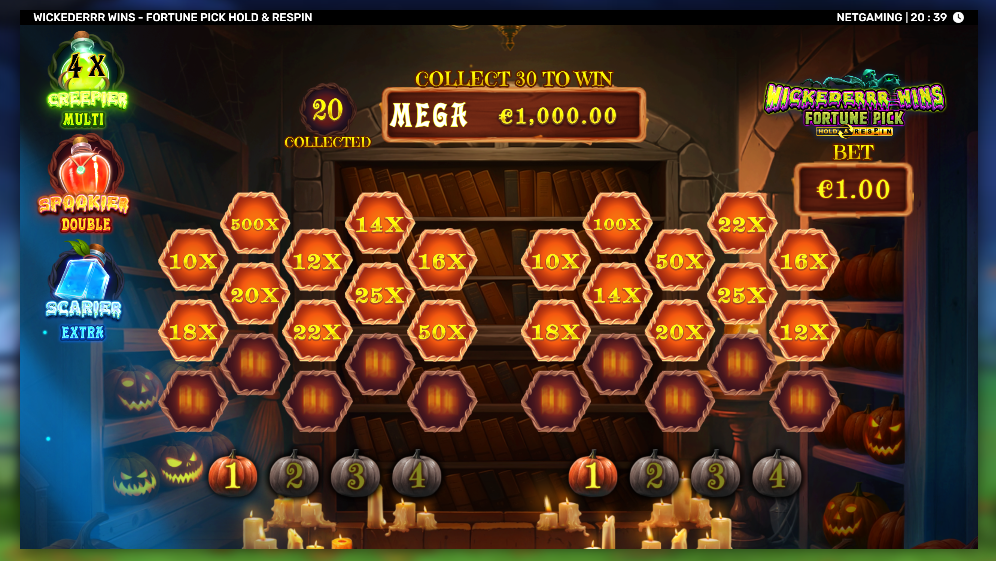Screen dimensions: 996x561
Task: Click the clock icon beside the time
Action: pos(958,17)
